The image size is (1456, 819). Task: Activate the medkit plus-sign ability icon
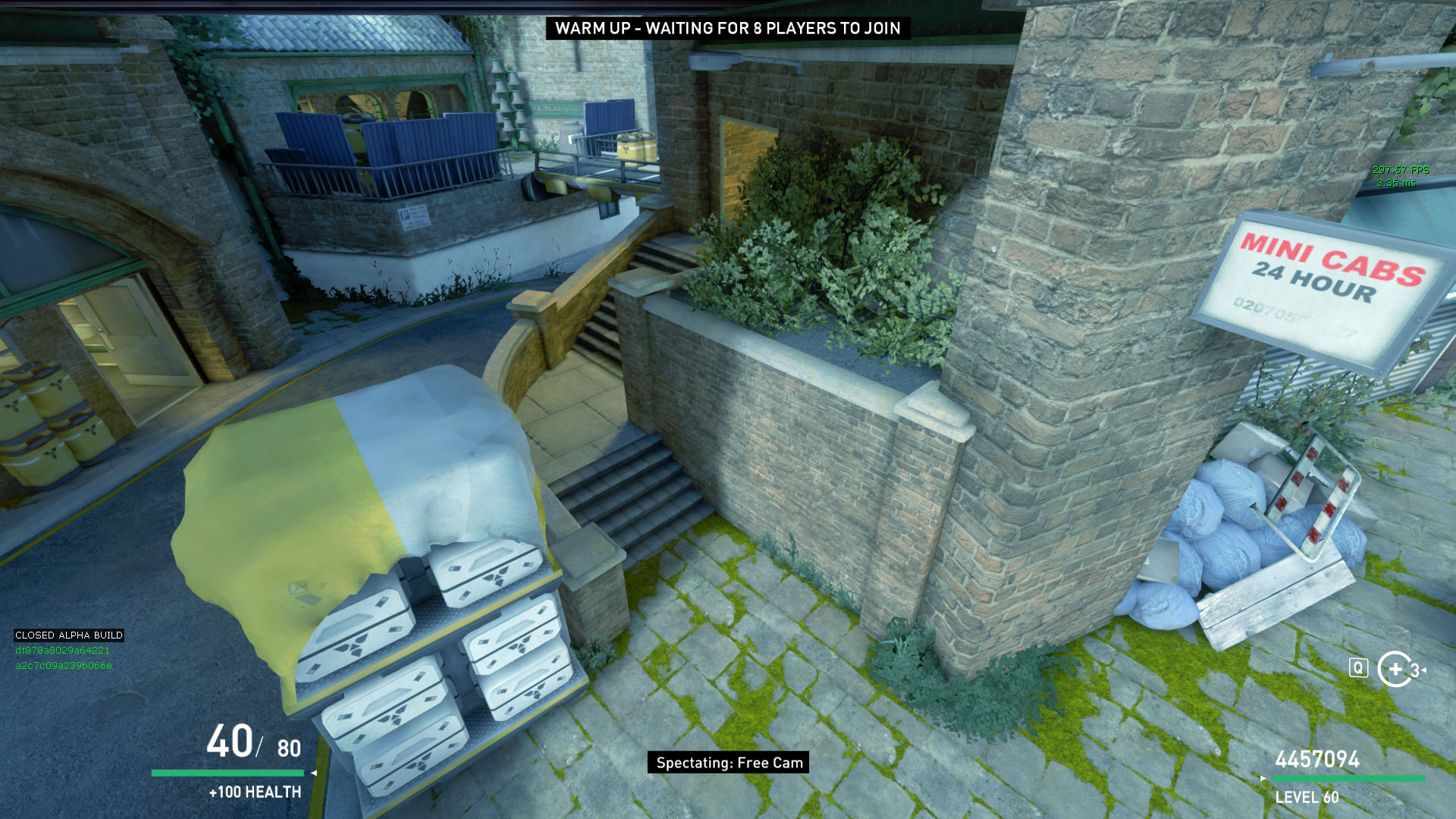coord(1395,669)
